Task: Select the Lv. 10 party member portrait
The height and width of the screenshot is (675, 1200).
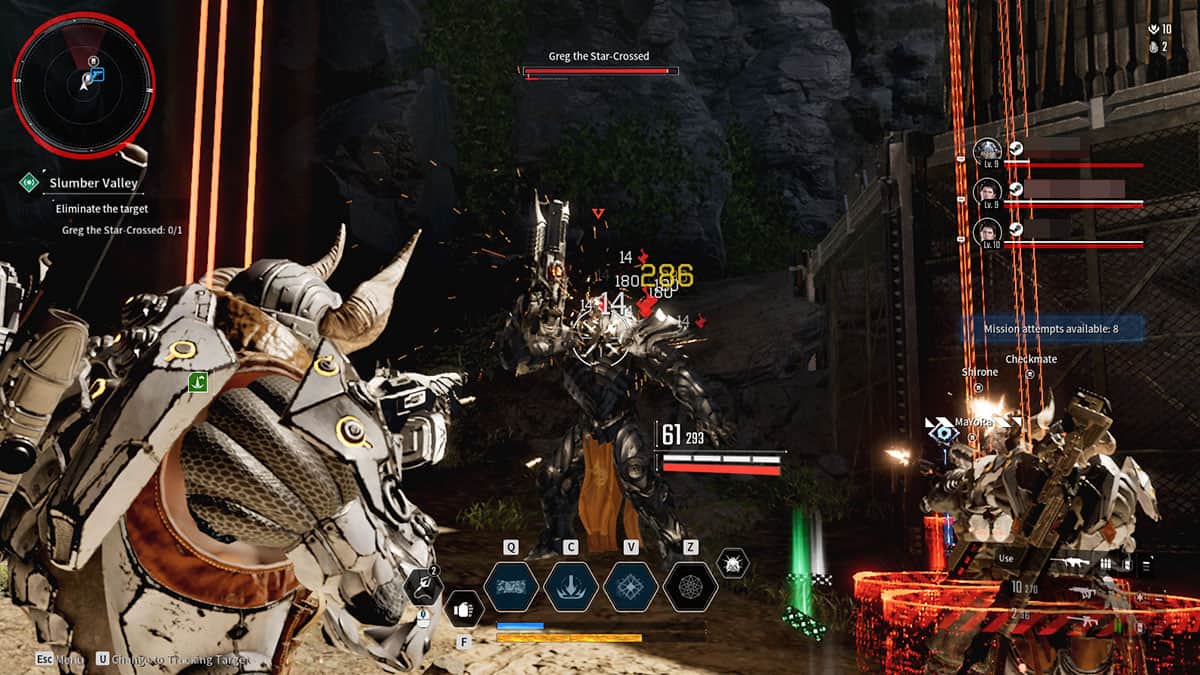Action: tap(987, 232)
